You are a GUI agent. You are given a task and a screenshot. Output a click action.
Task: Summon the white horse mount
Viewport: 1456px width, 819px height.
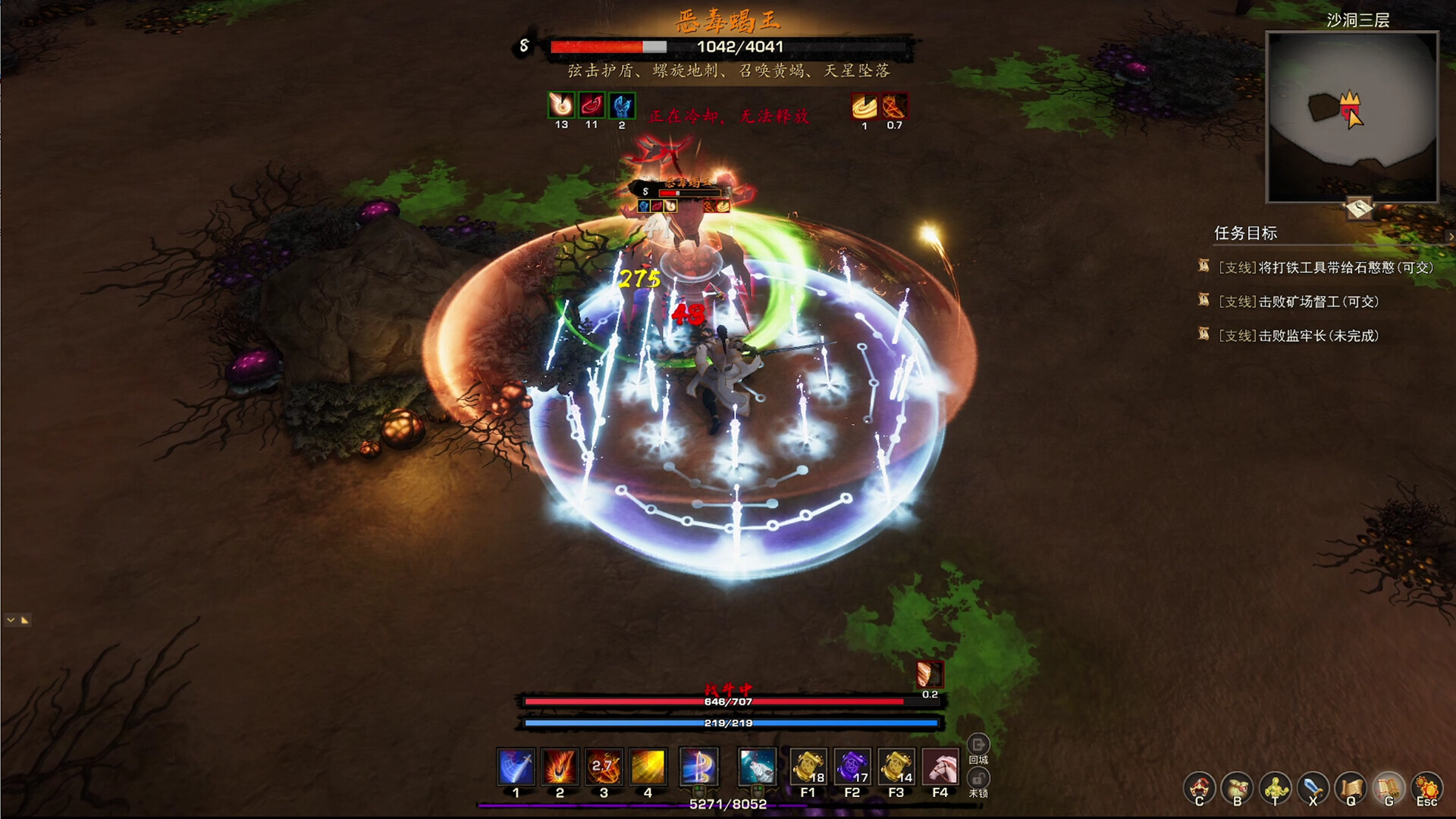[940, 767]
